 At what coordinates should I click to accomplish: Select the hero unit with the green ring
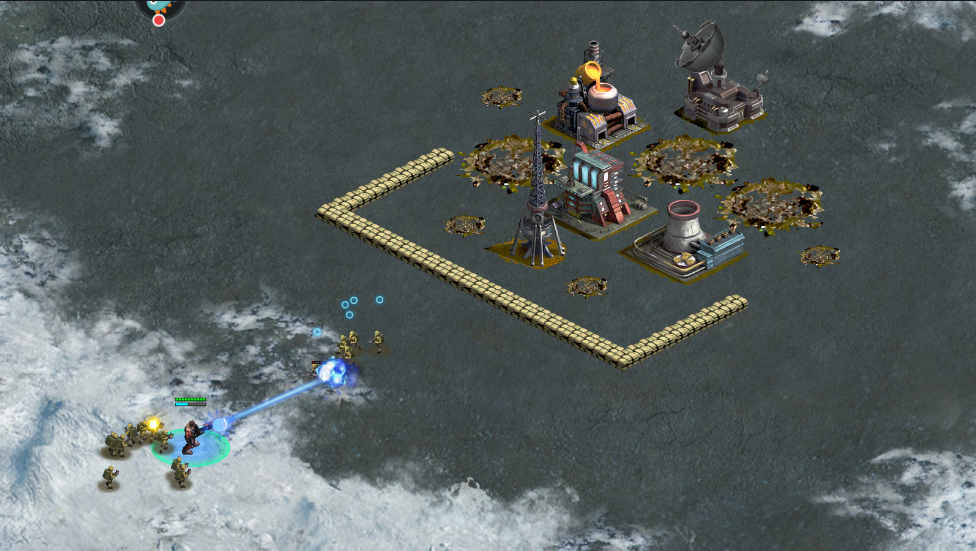click(191, 438)
